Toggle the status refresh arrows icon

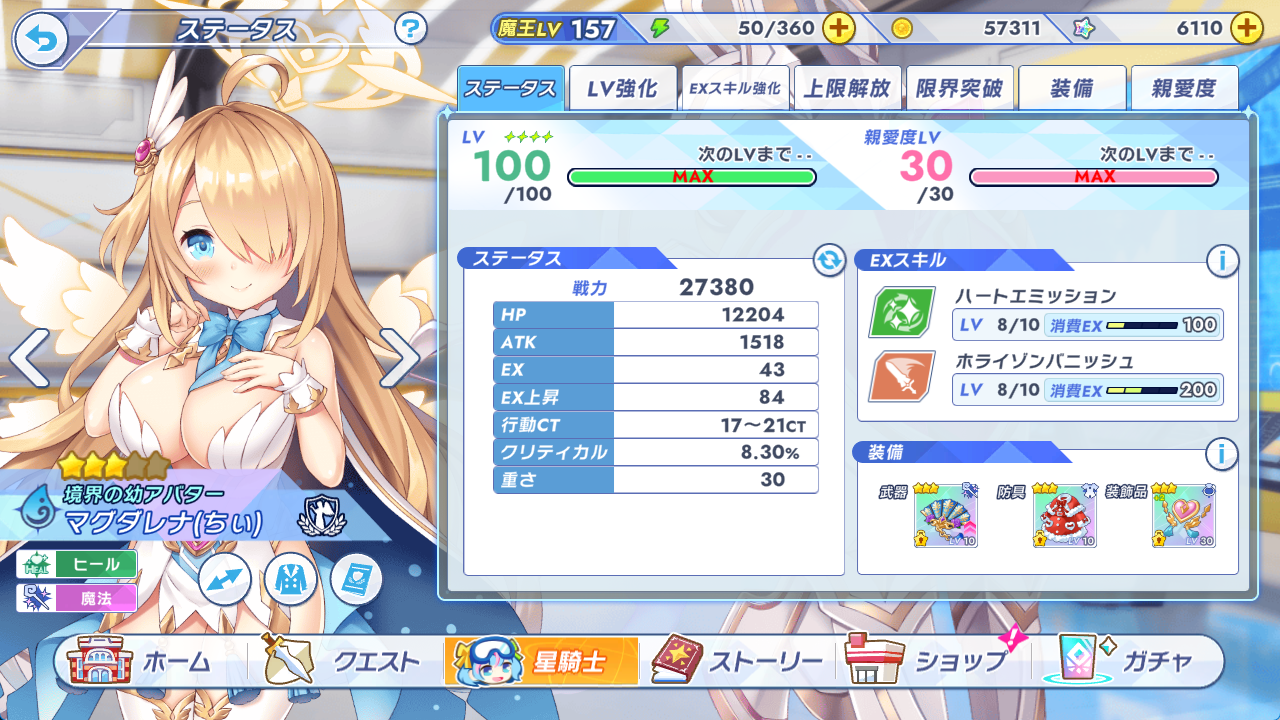pos(829,261)
